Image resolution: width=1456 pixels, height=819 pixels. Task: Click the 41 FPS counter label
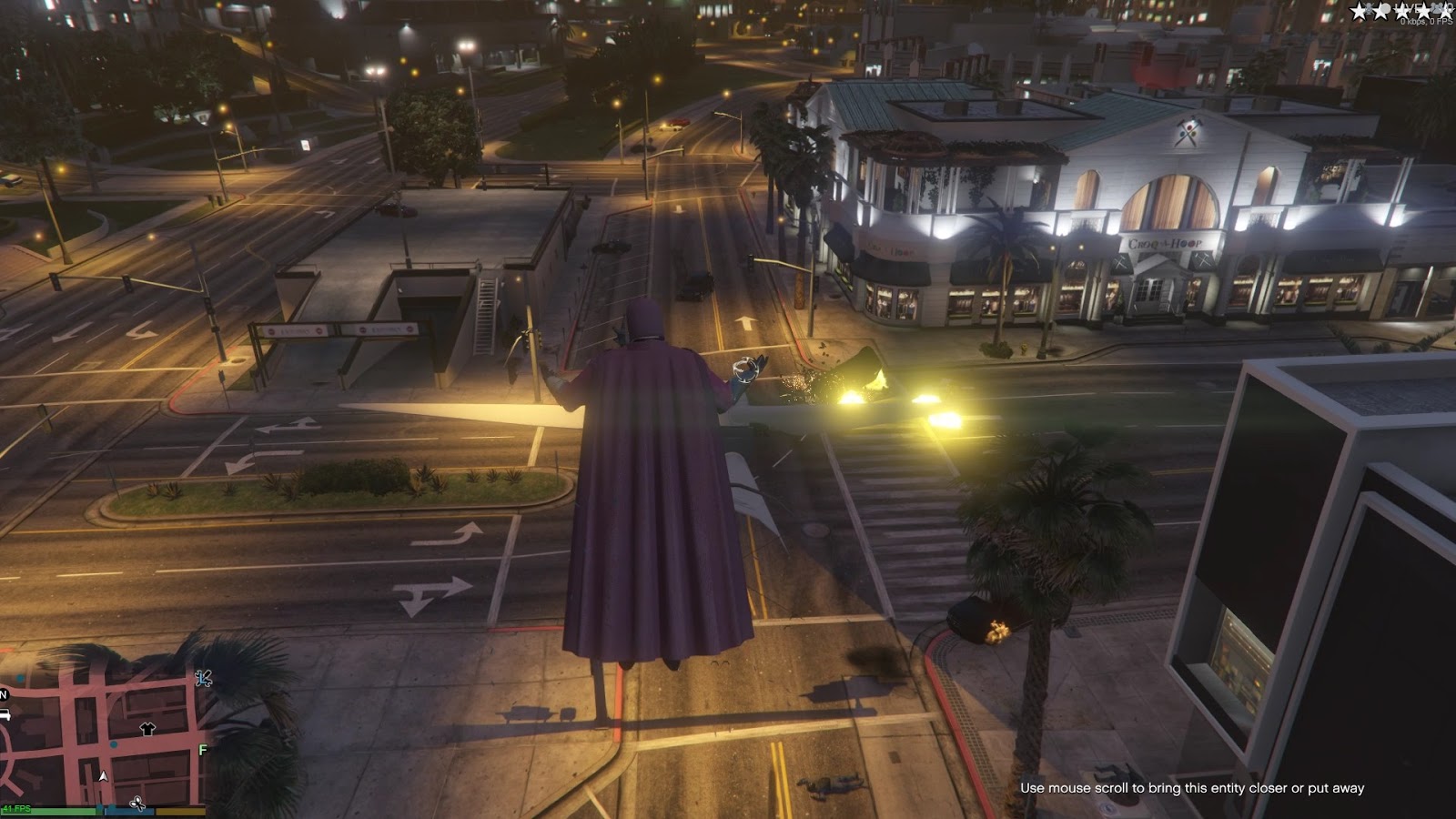tap(16, 808)
